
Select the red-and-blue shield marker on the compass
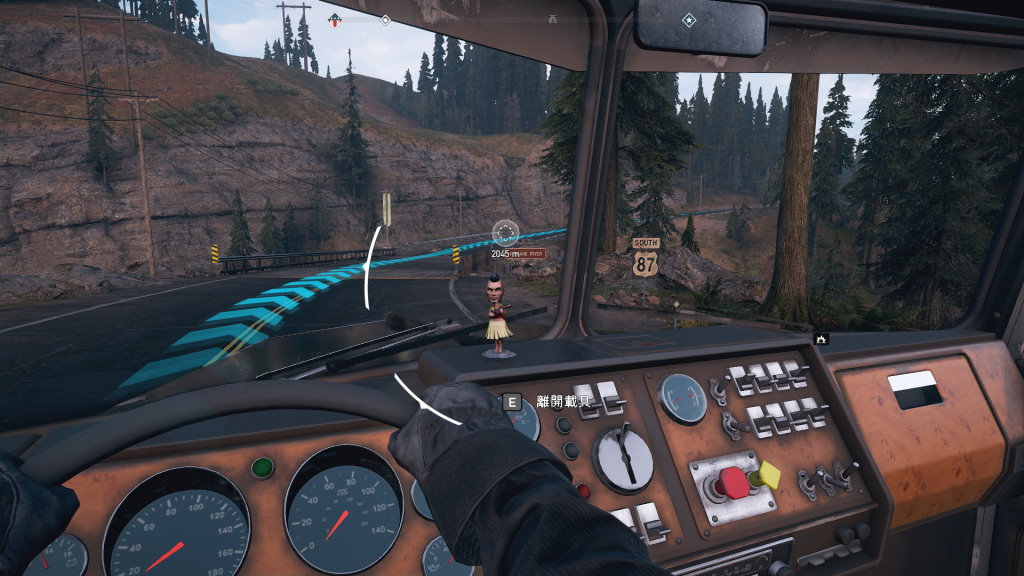pyautogui.click(x=333, y=19)
